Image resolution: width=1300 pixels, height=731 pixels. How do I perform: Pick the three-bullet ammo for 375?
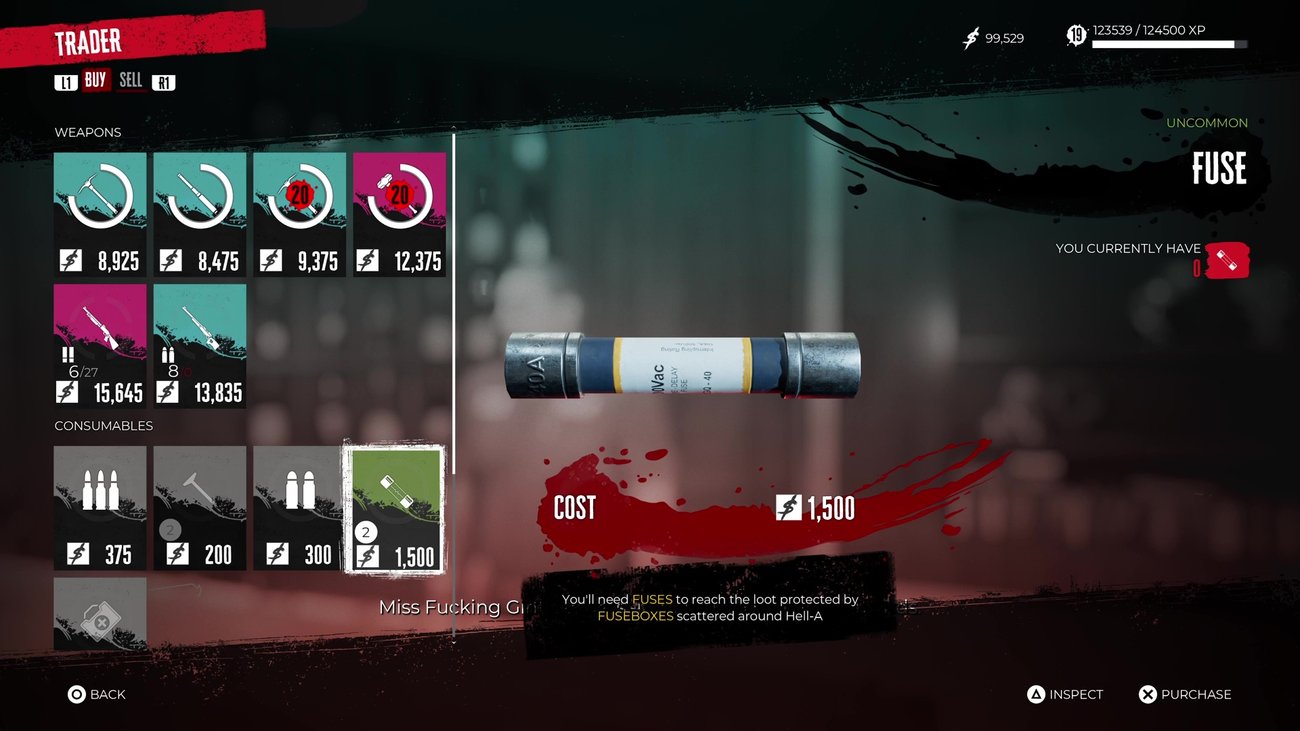pos(100,508)
